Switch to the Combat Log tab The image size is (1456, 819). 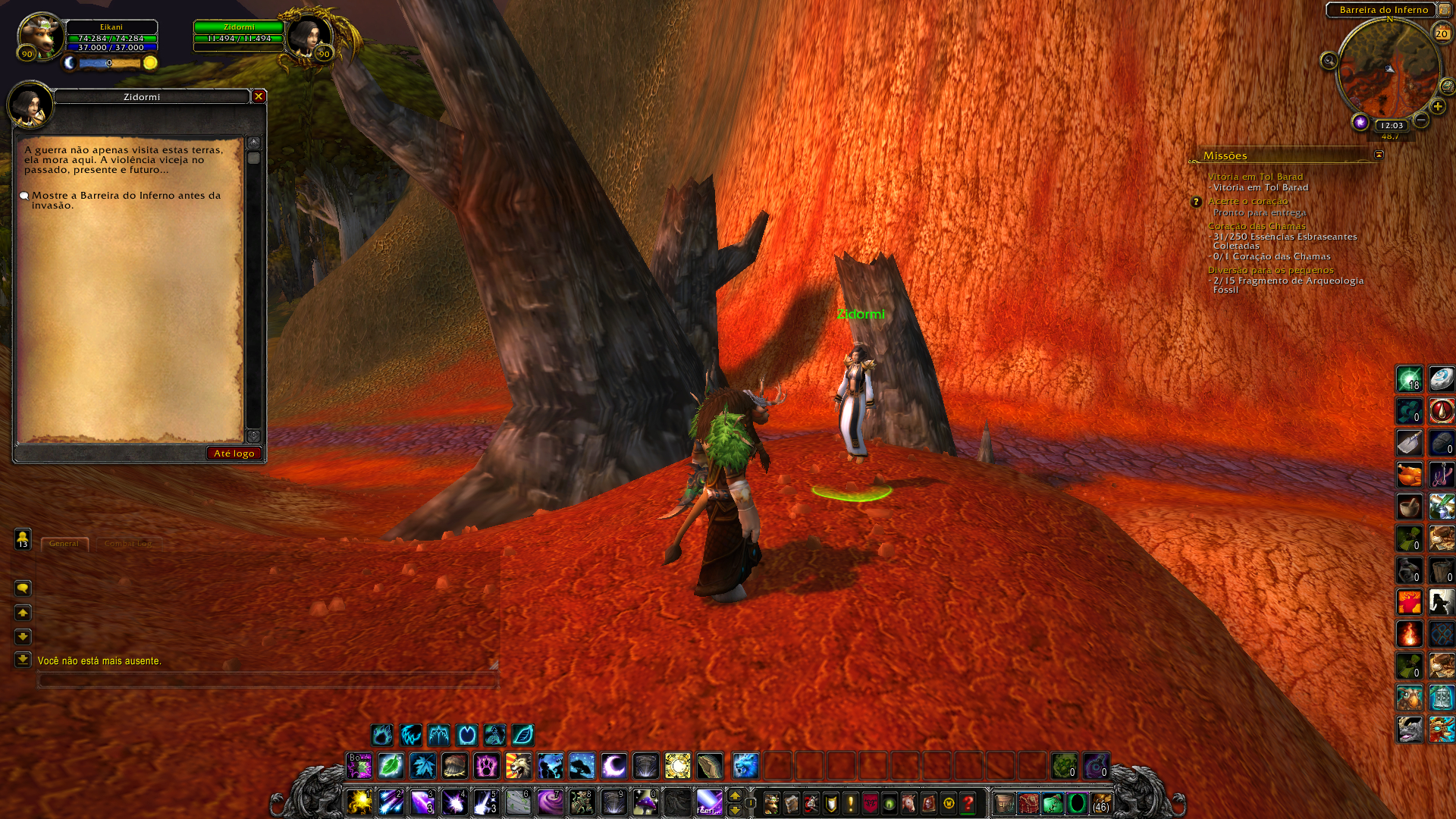(127, 544)
